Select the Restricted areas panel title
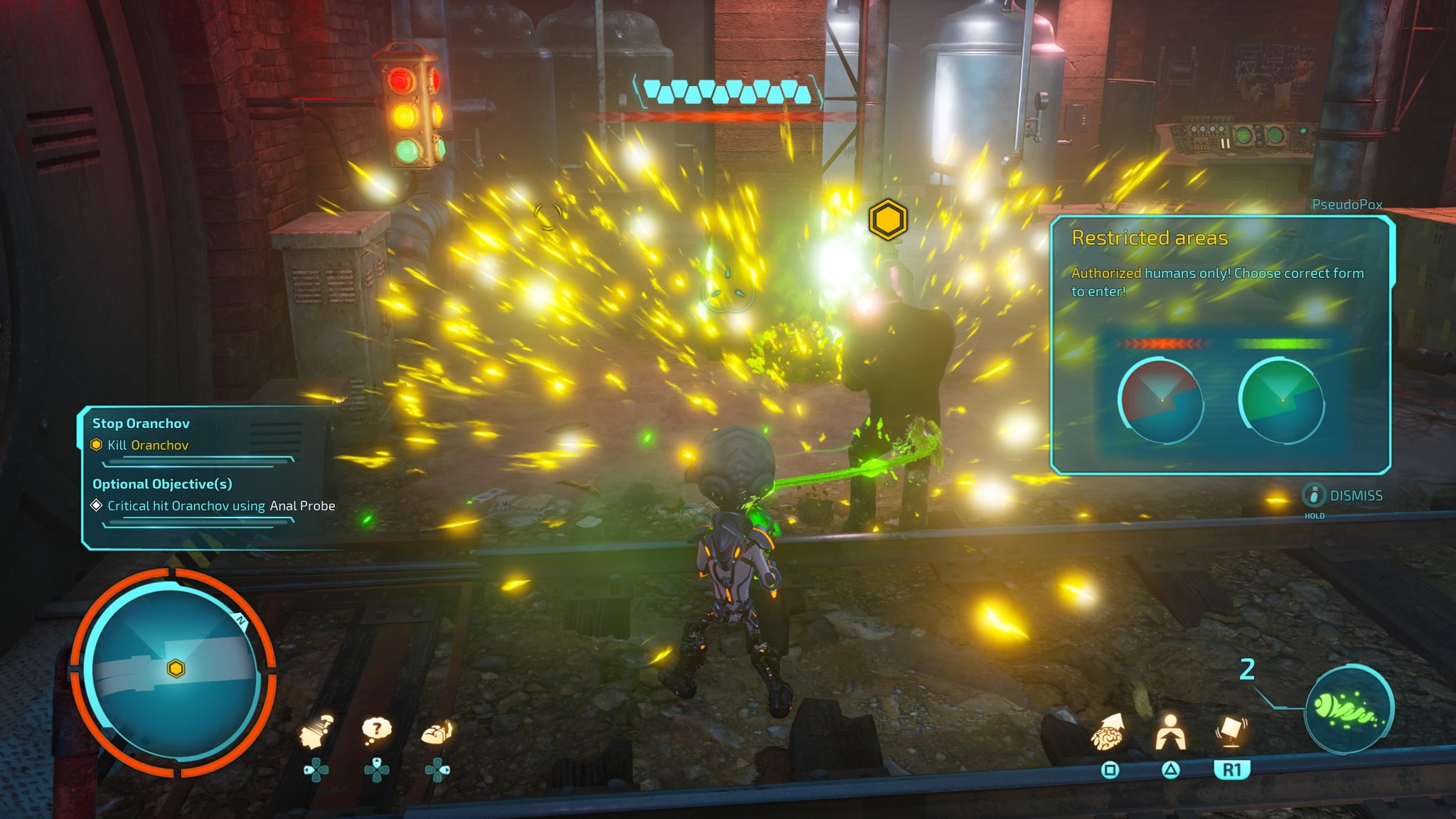Screen dimensions: 1456x819 (1152, 240)
